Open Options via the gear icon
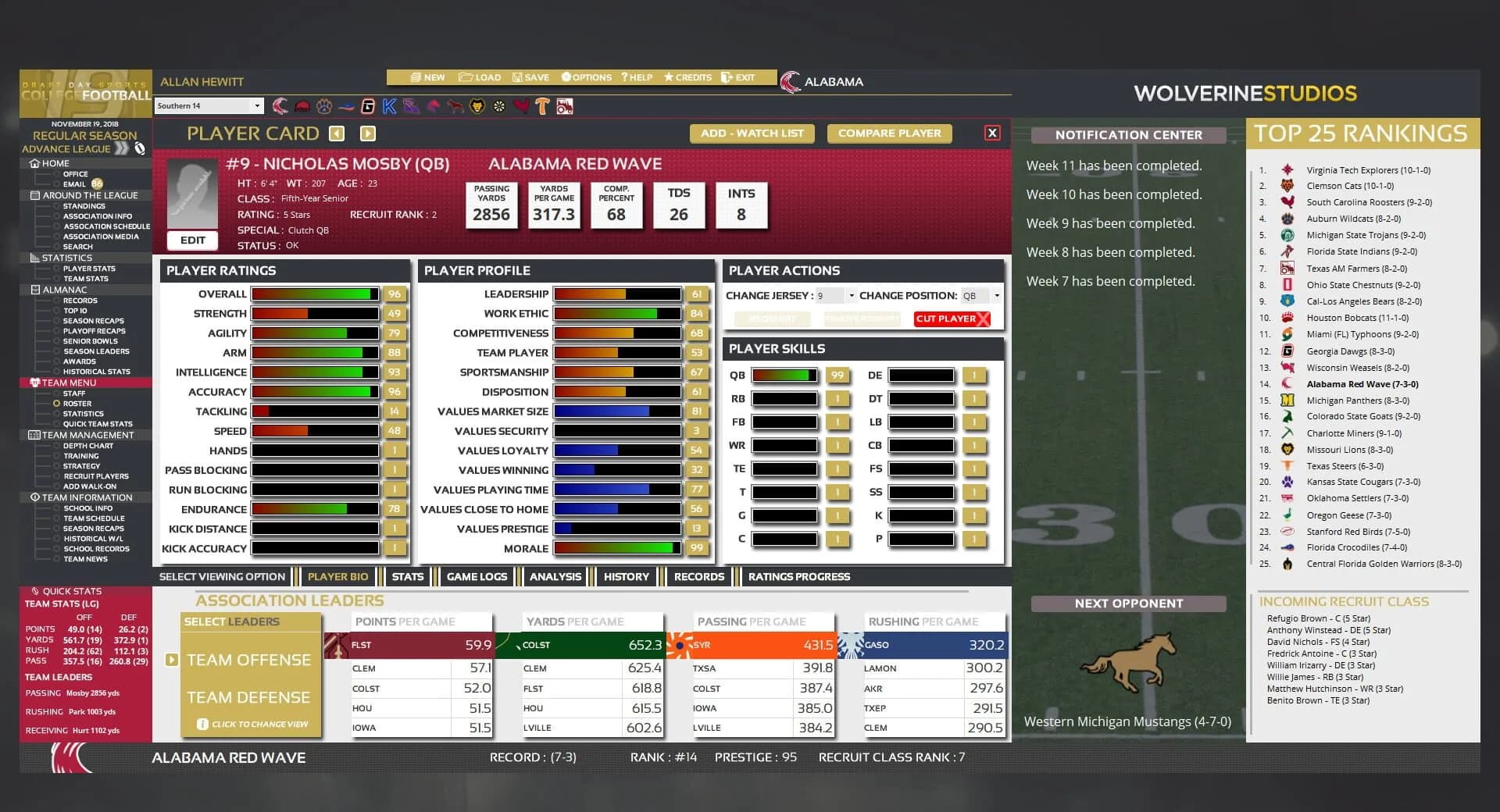1500x812 pixels. tap(565, 77)
